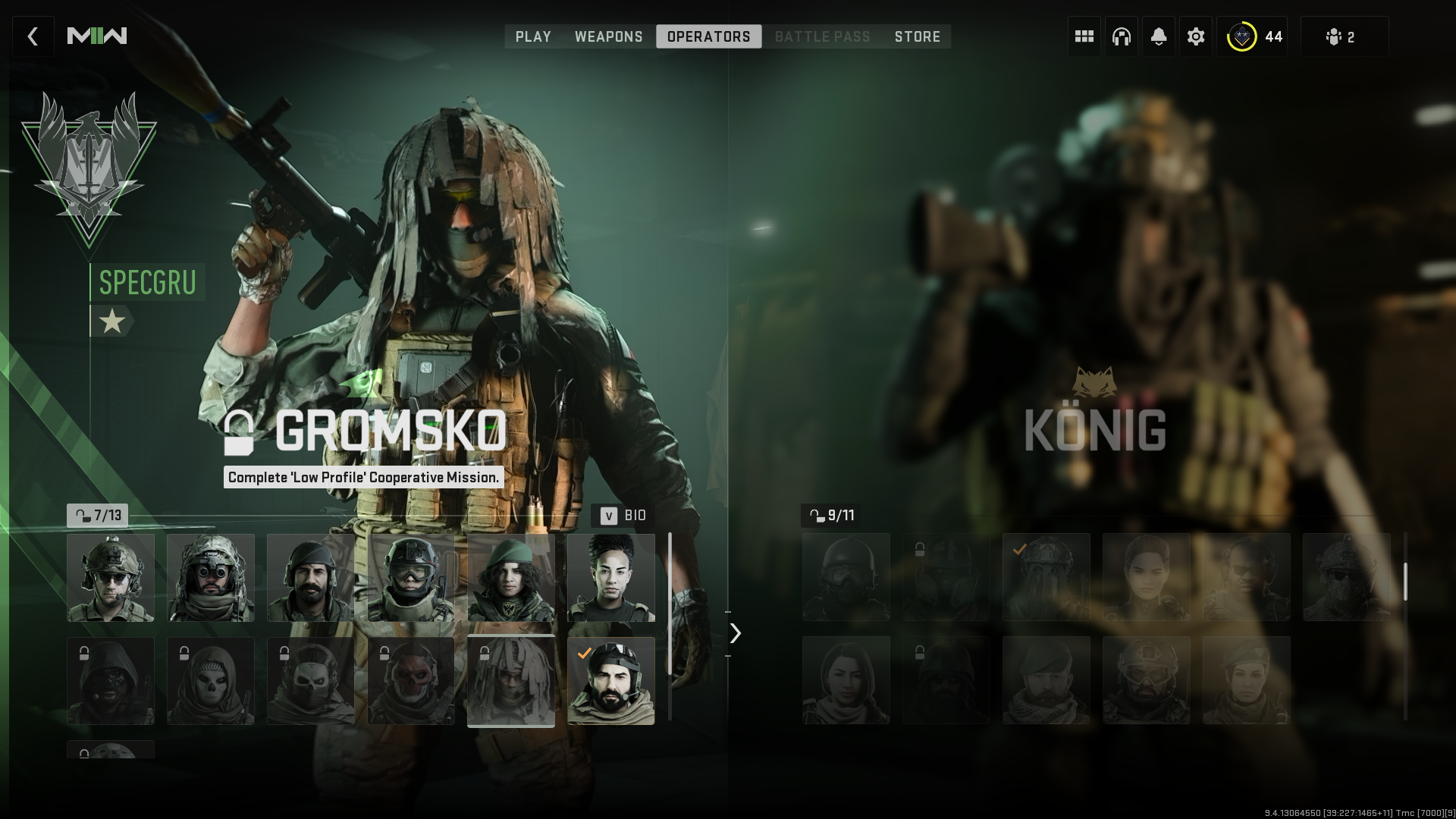Open the notifications bell icon
Viewport: 1456px width, 819px height.
1158,36
